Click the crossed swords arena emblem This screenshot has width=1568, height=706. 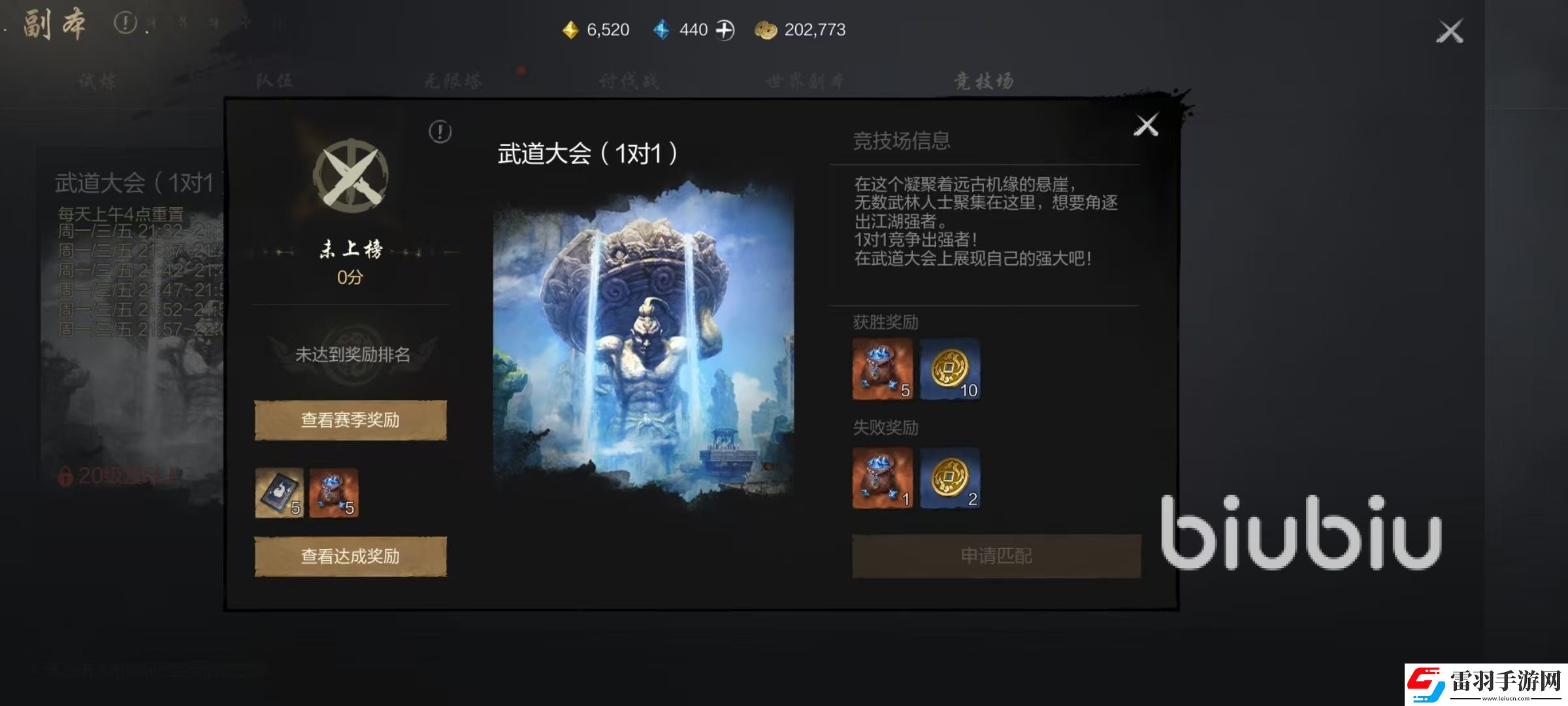pos(350,176)
